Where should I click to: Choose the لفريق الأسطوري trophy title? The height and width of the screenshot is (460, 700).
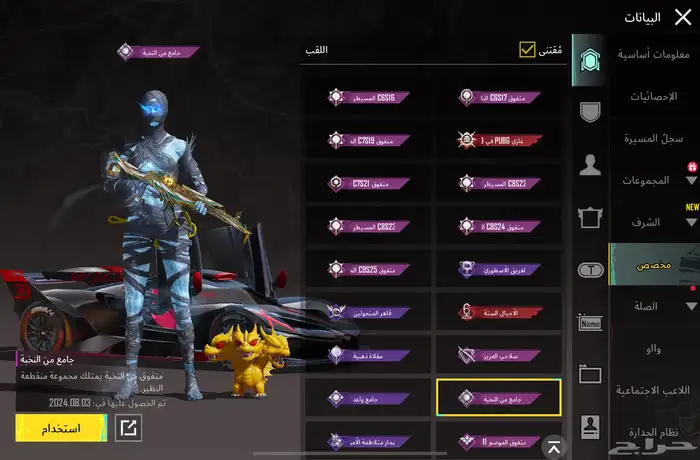pyautogui.click(x=498, y=268)
